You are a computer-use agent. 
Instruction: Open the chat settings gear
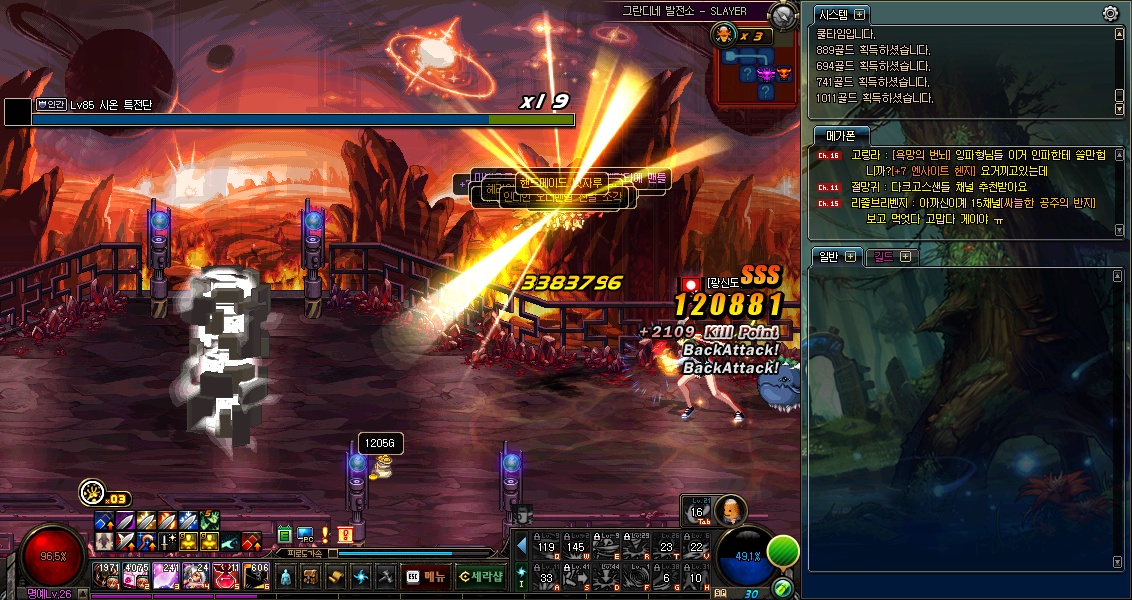click(x=1110, y=13)
